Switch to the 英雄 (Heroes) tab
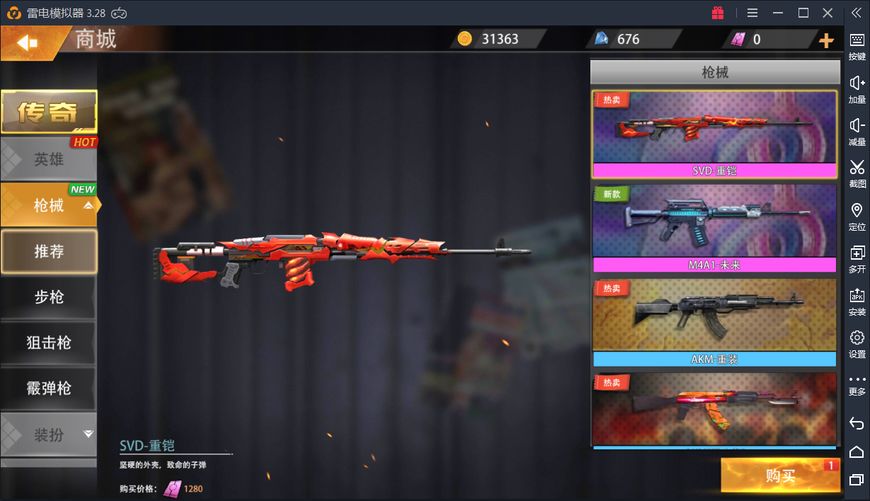Screen dimensions: 870x501 (48, 159)
